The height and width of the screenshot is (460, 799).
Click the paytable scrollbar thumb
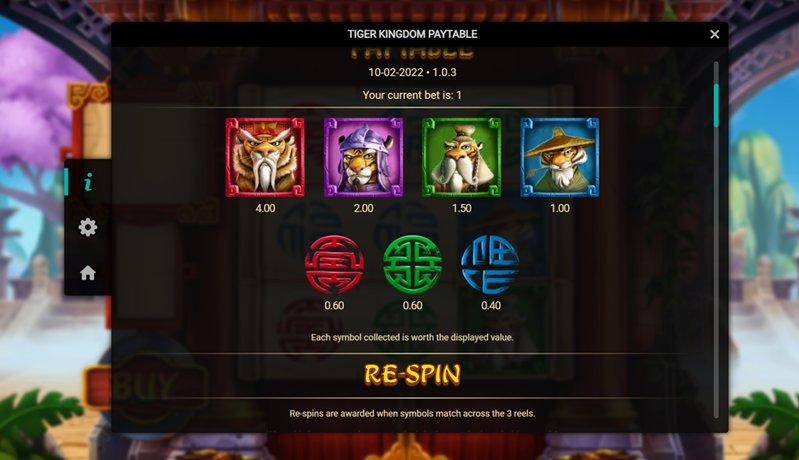coord(716,105)
